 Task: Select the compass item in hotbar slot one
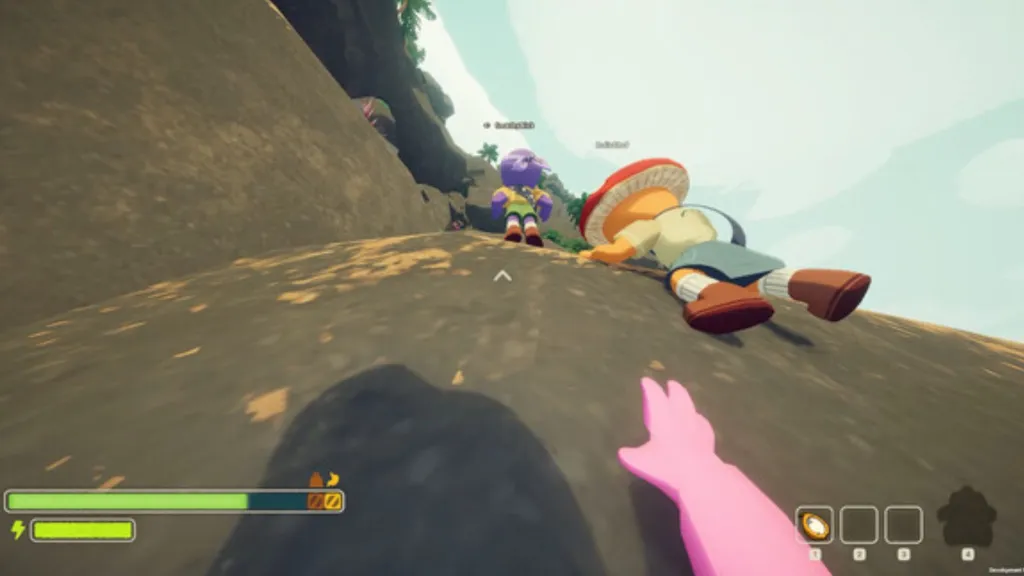[x=814, y=525]
